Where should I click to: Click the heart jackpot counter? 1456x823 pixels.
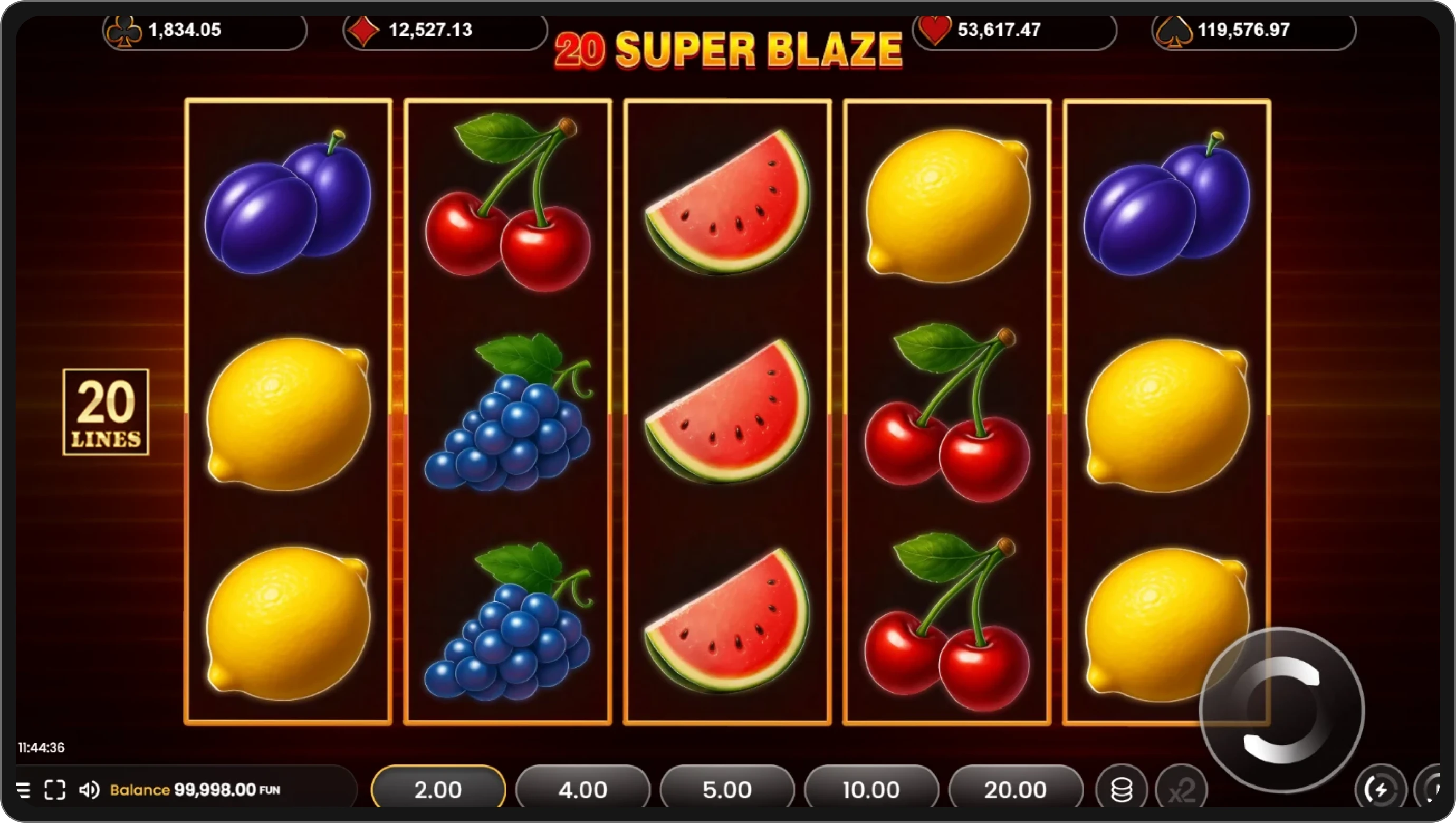[x=1014, y=31]
